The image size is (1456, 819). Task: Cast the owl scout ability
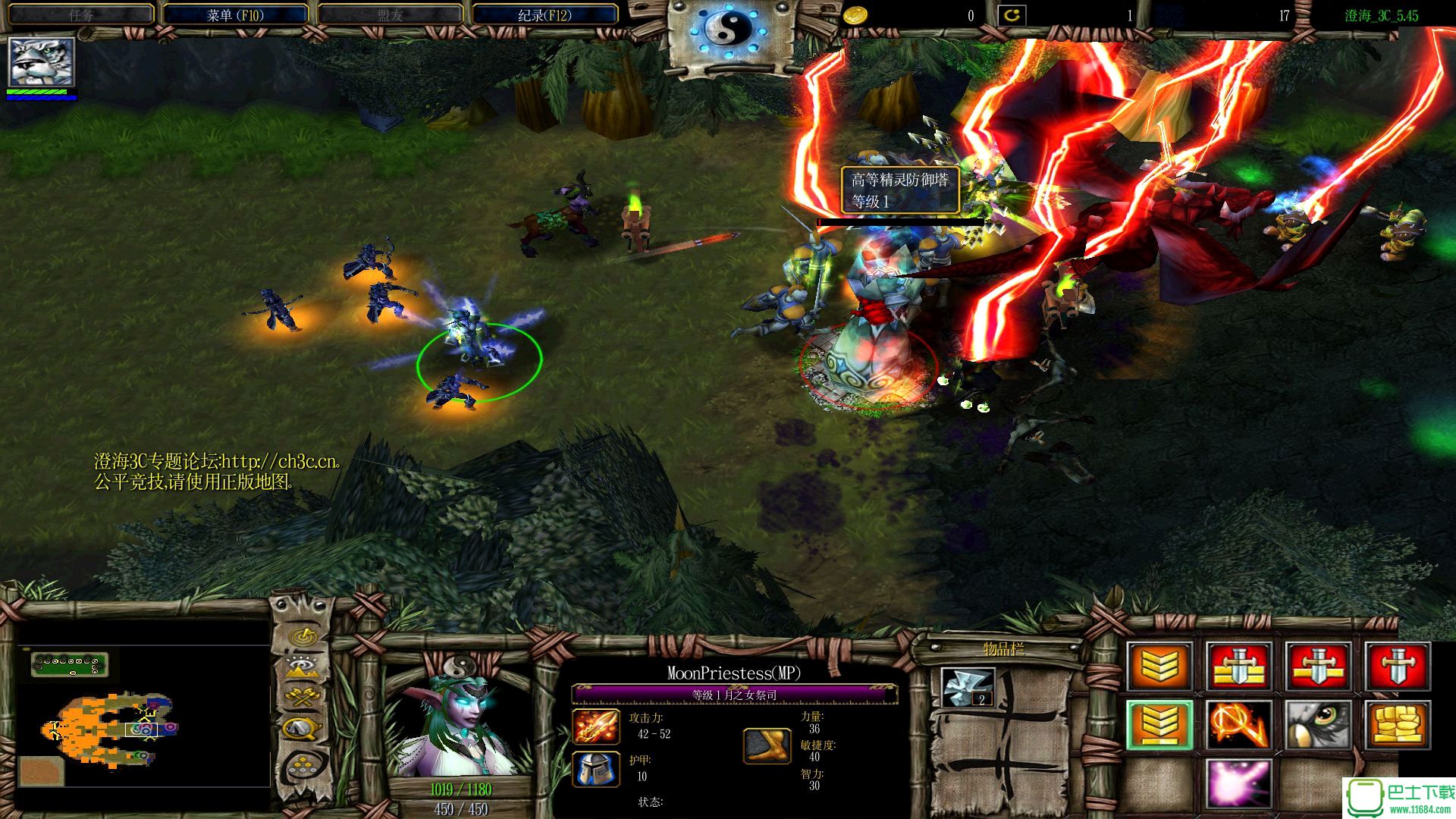[1319, 725]
